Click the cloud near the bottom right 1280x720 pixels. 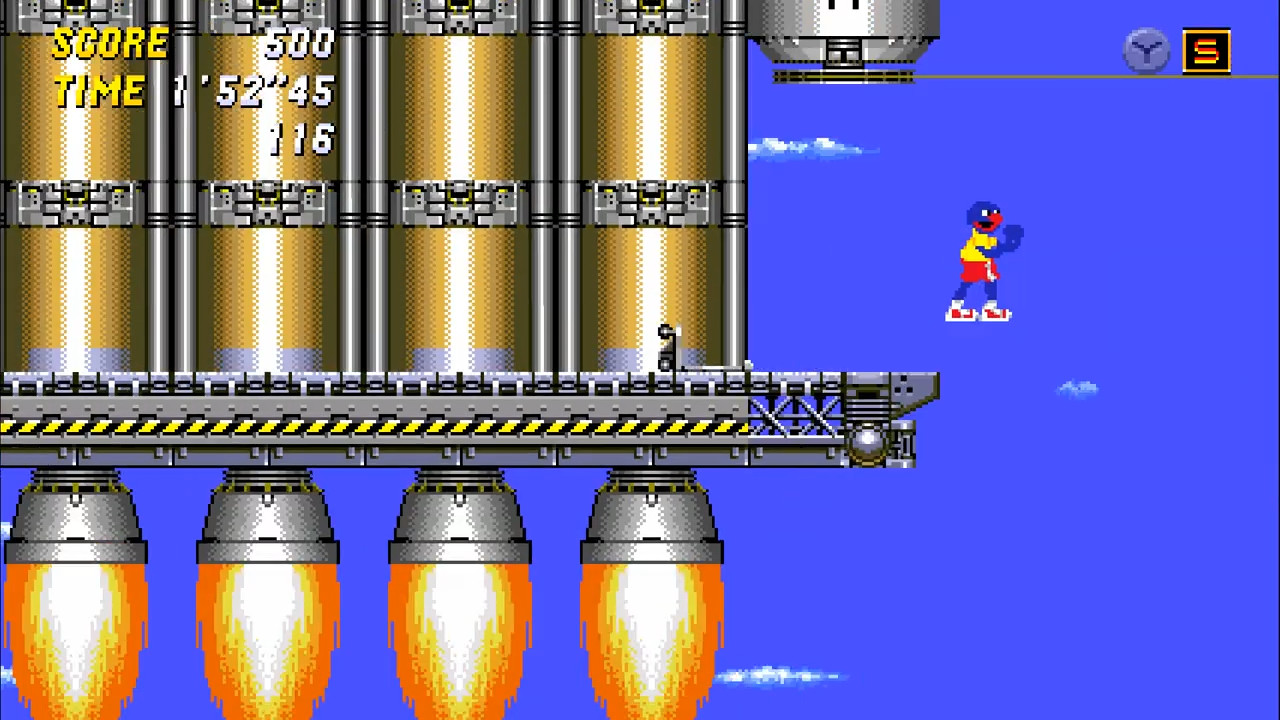[770, 675]
